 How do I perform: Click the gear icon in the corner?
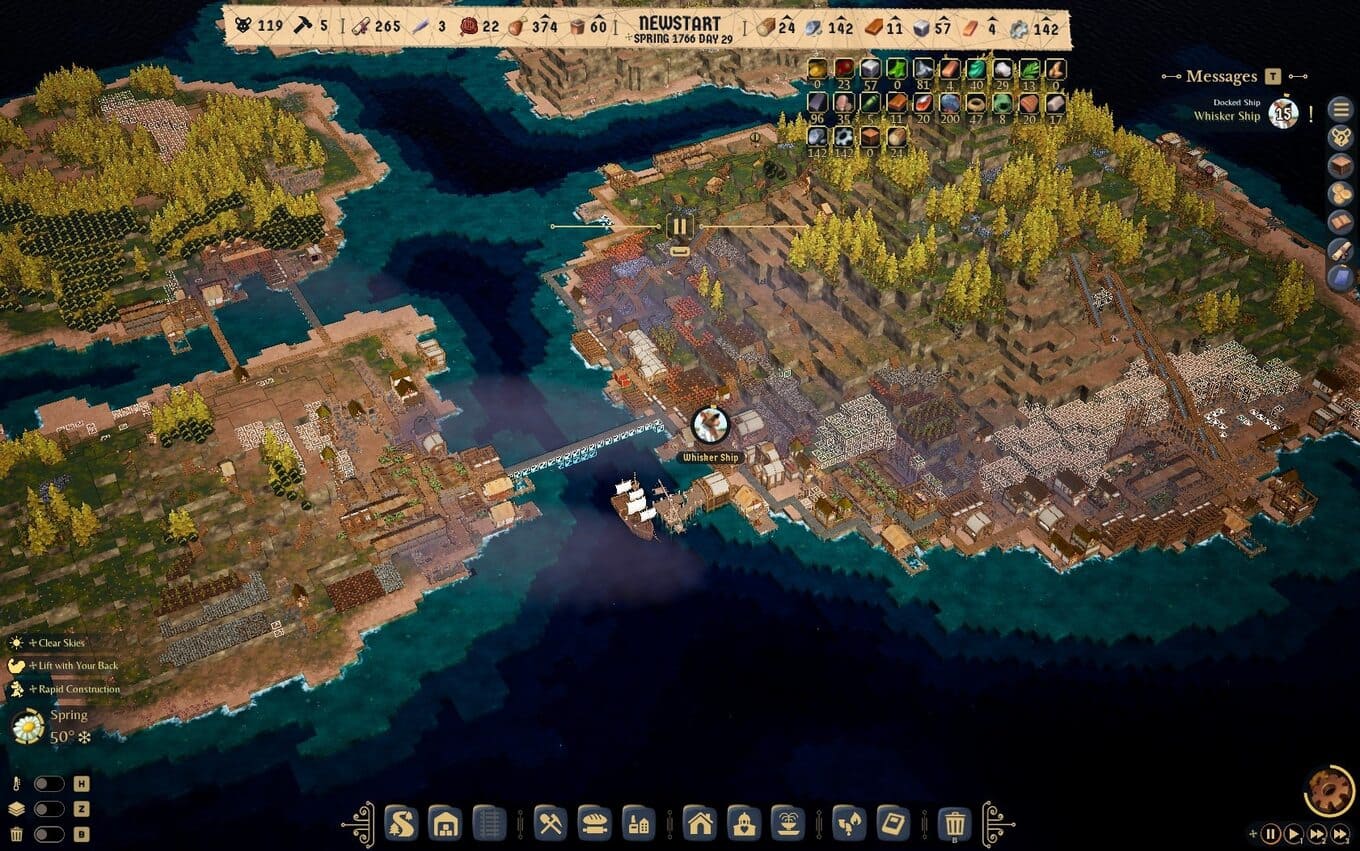[1330, 790]
